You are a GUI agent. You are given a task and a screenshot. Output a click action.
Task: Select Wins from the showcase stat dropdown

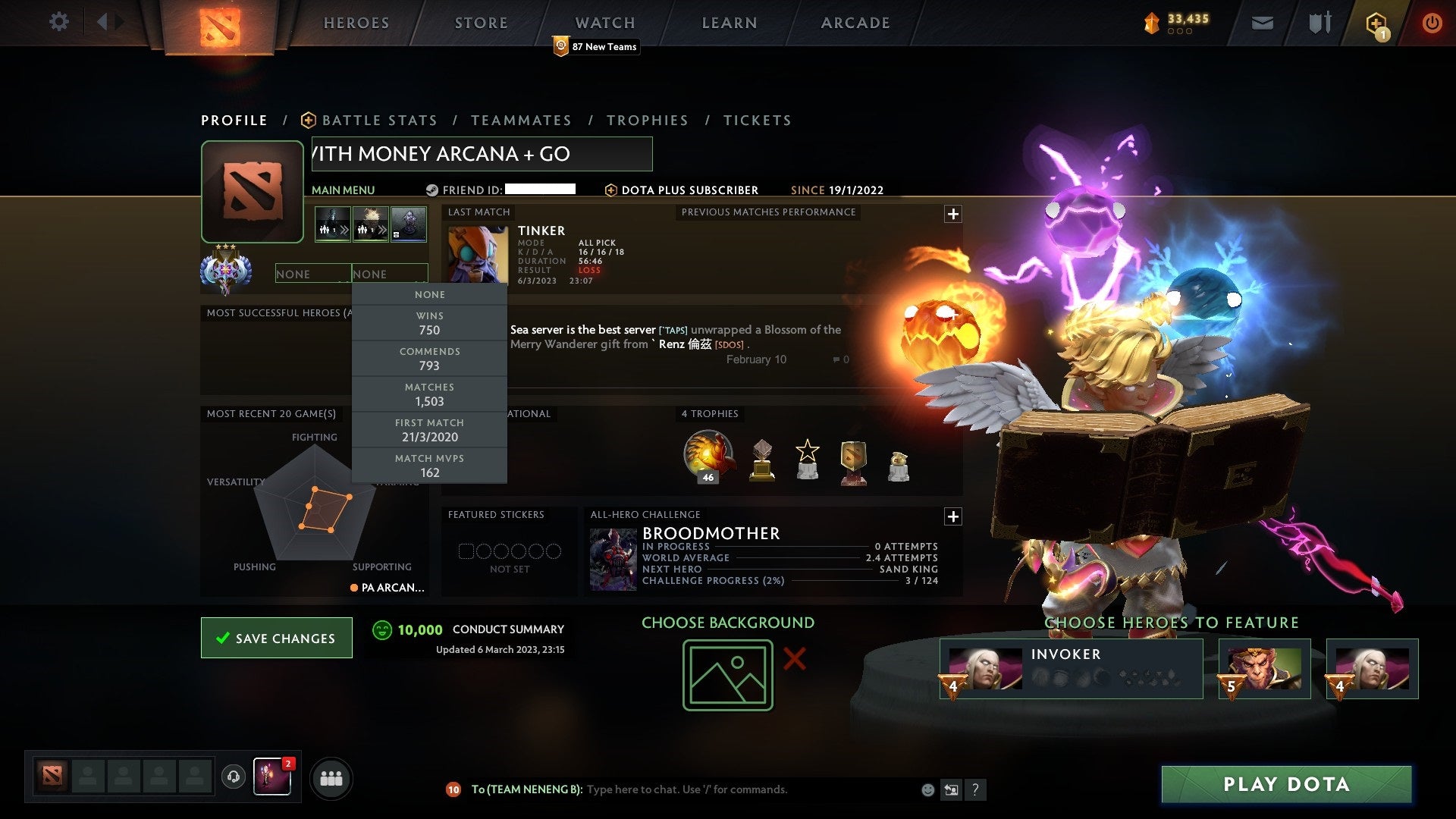click(429, 322)
